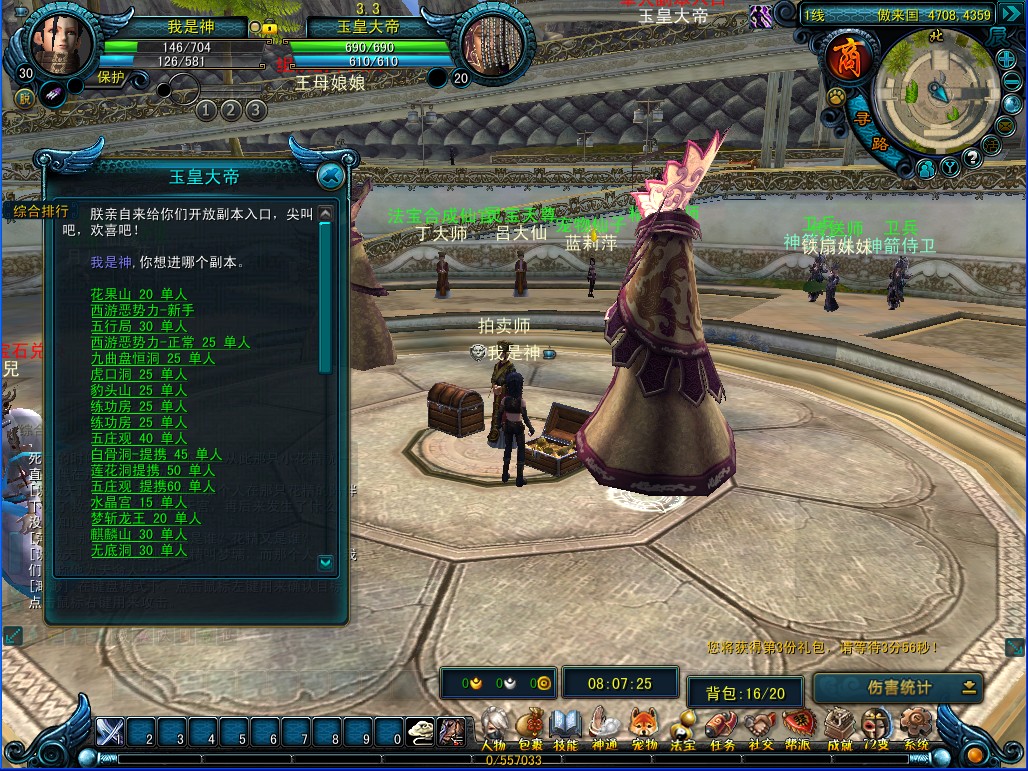Choose the 花果山 20 单人 dungeon

pos(139,294)
